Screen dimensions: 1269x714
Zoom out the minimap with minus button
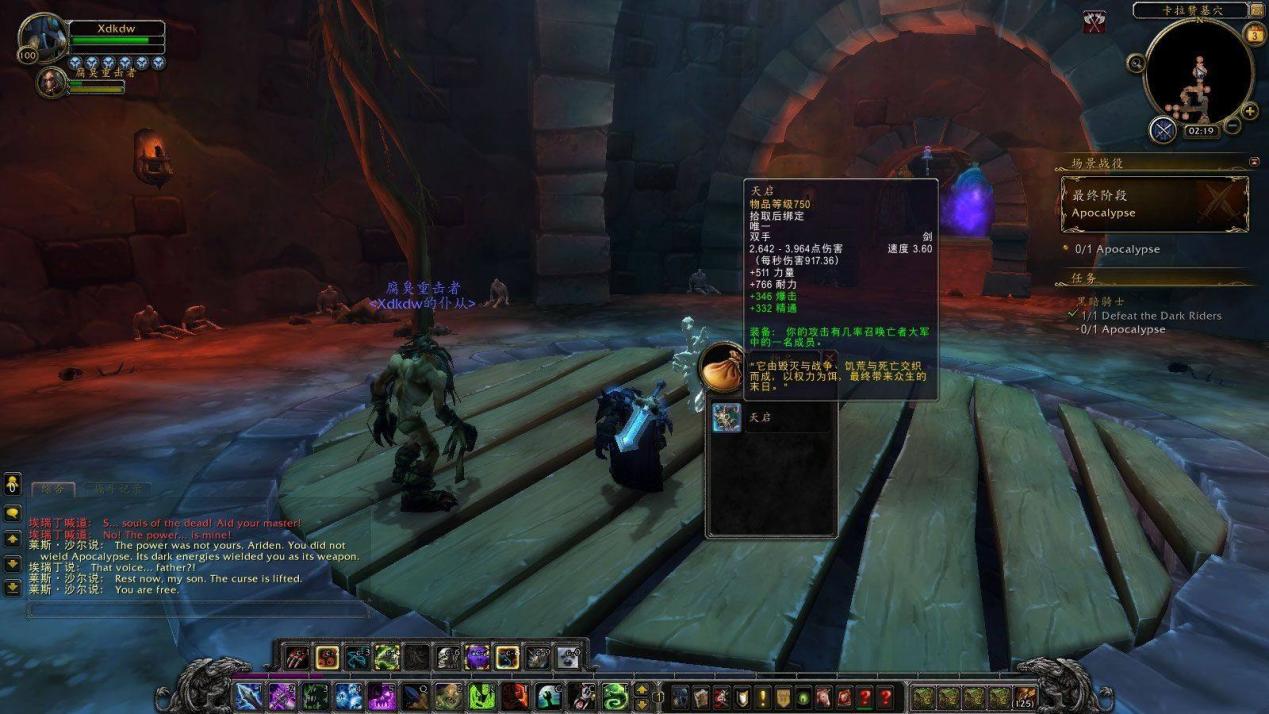tap(1234, 126)
